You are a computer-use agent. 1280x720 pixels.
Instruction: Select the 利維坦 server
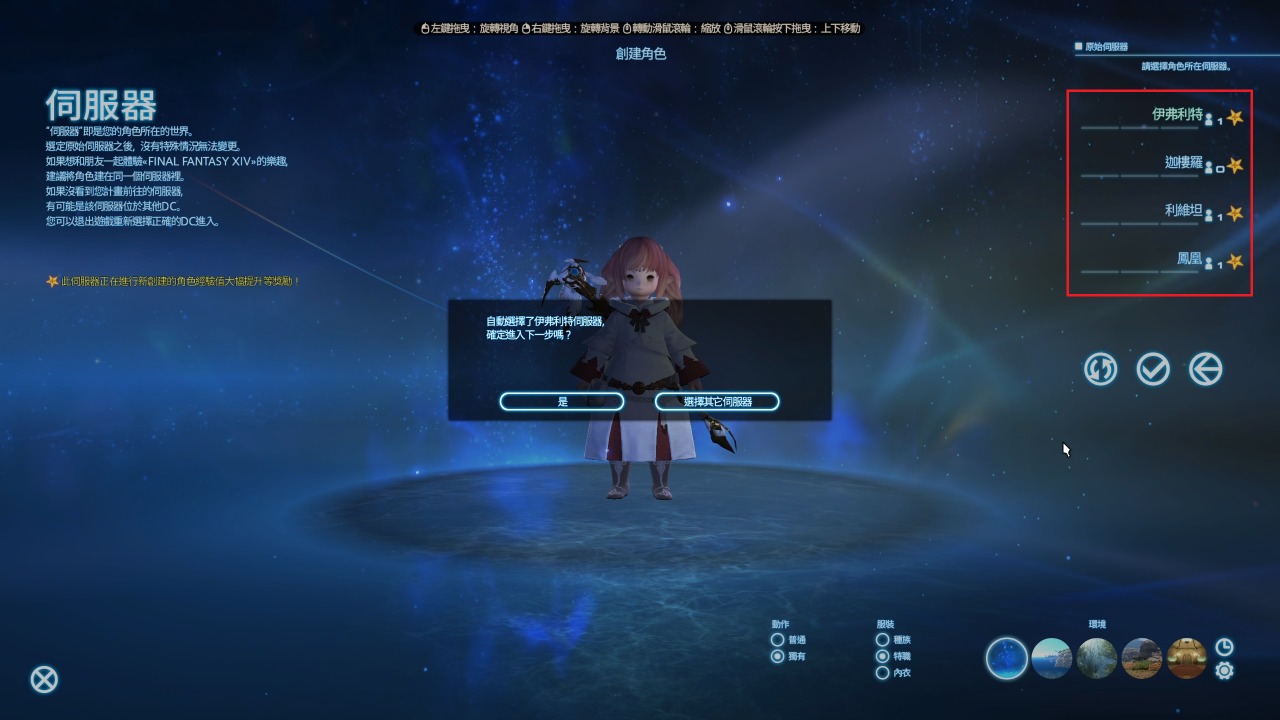click(1160, 213)
